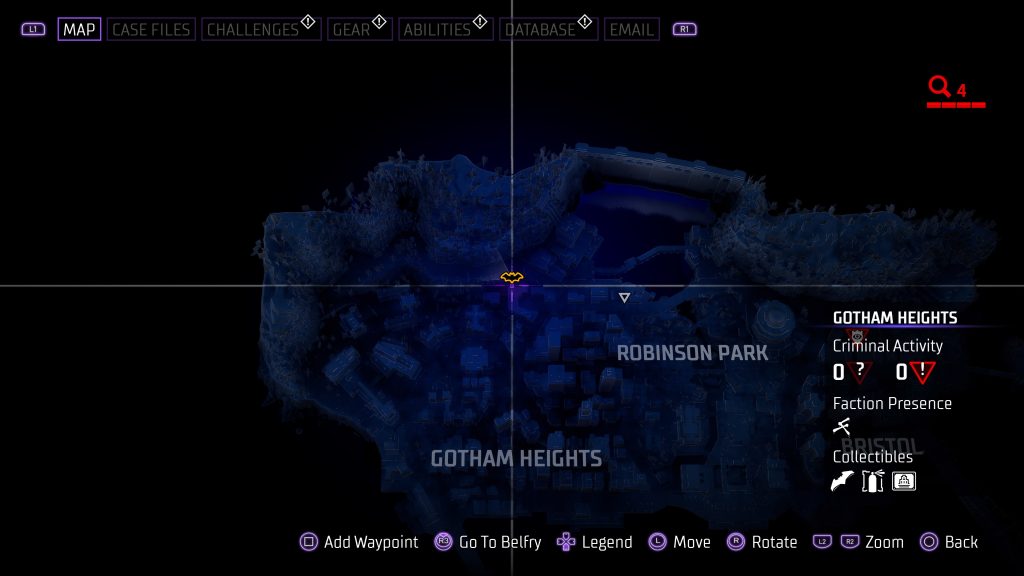Select the Map tab

click(x=79, y=29)
